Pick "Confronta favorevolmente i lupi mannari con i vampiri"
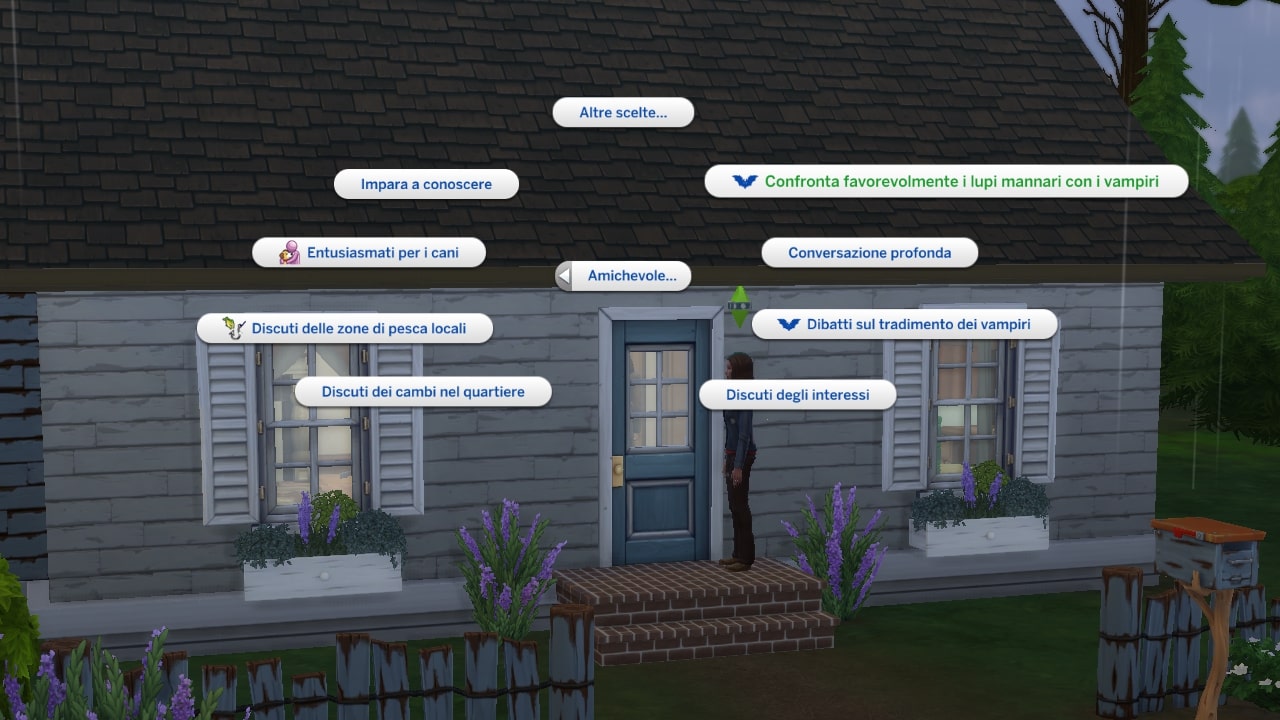This screenshot has width=1280, height=720. point(961,181)
